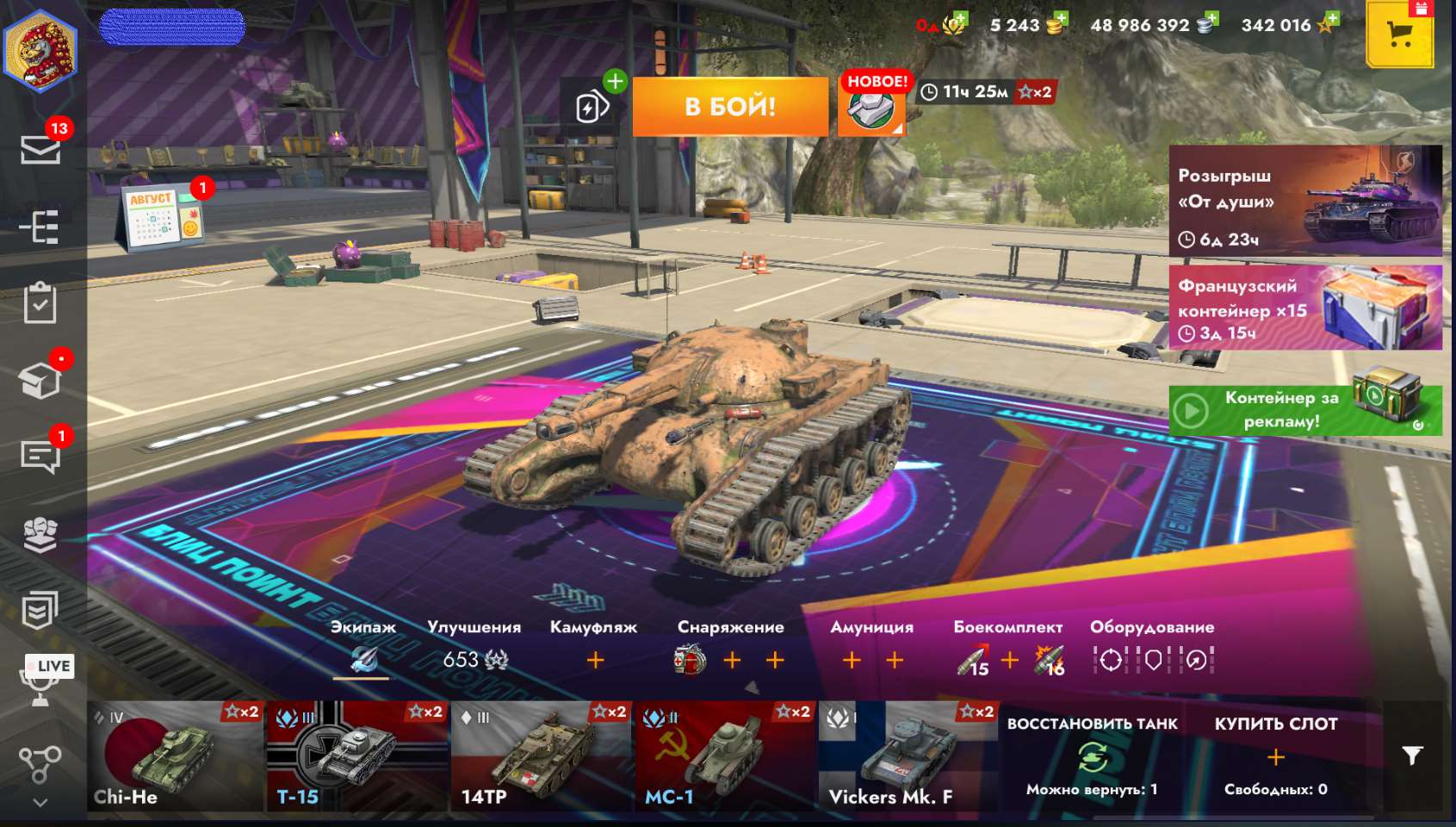The image size is (1456, 827).
Task: Open the mailbox with 13 notifications
Action: (40, 150)
